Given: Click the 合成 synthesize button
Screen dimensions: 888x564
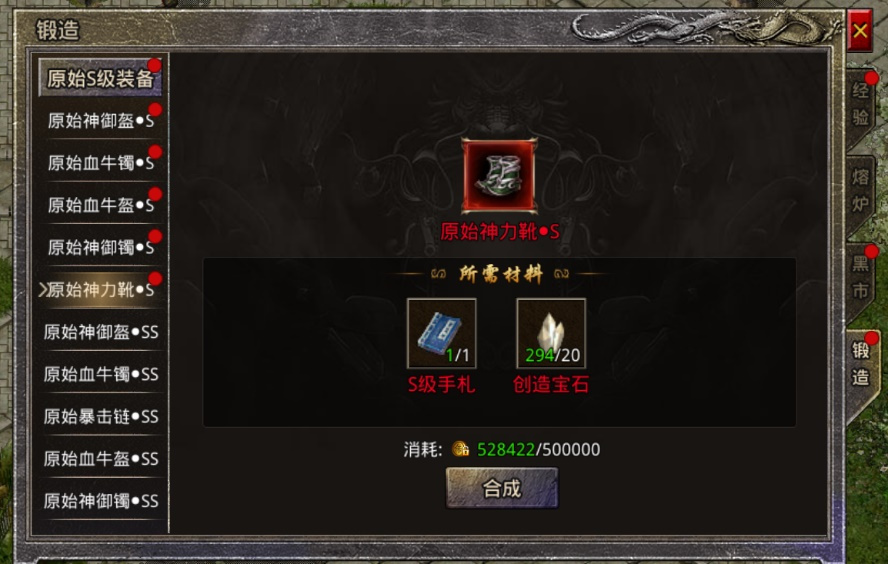Looking at the screenshot, I should [x=501, y=488].
